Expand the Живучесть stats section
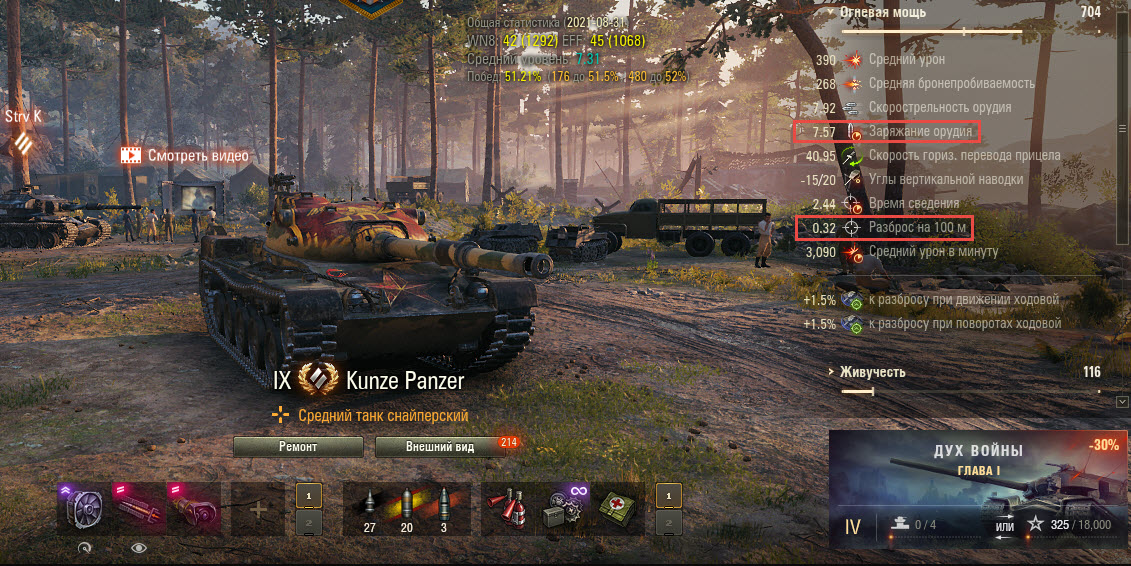 tap(870, 372)
